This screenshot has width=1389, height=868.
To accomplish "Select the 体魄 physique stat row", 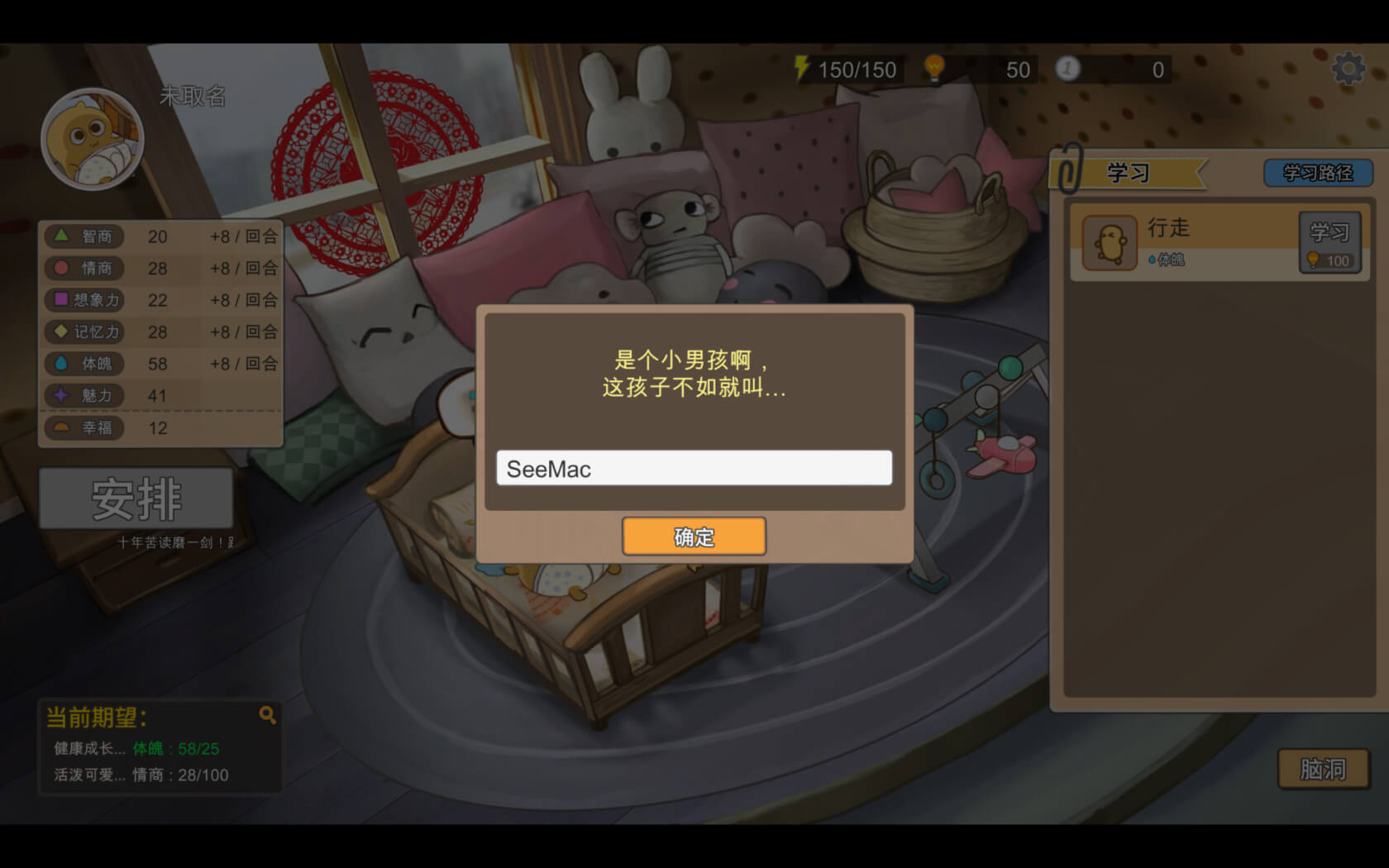I will (161, 364).
